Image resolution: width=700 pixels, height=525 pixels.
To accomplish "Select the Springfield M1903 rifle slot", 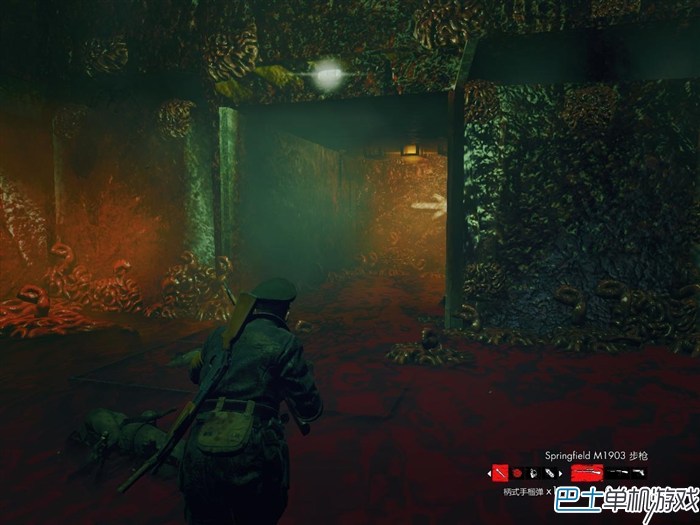I will coord(586,472).
